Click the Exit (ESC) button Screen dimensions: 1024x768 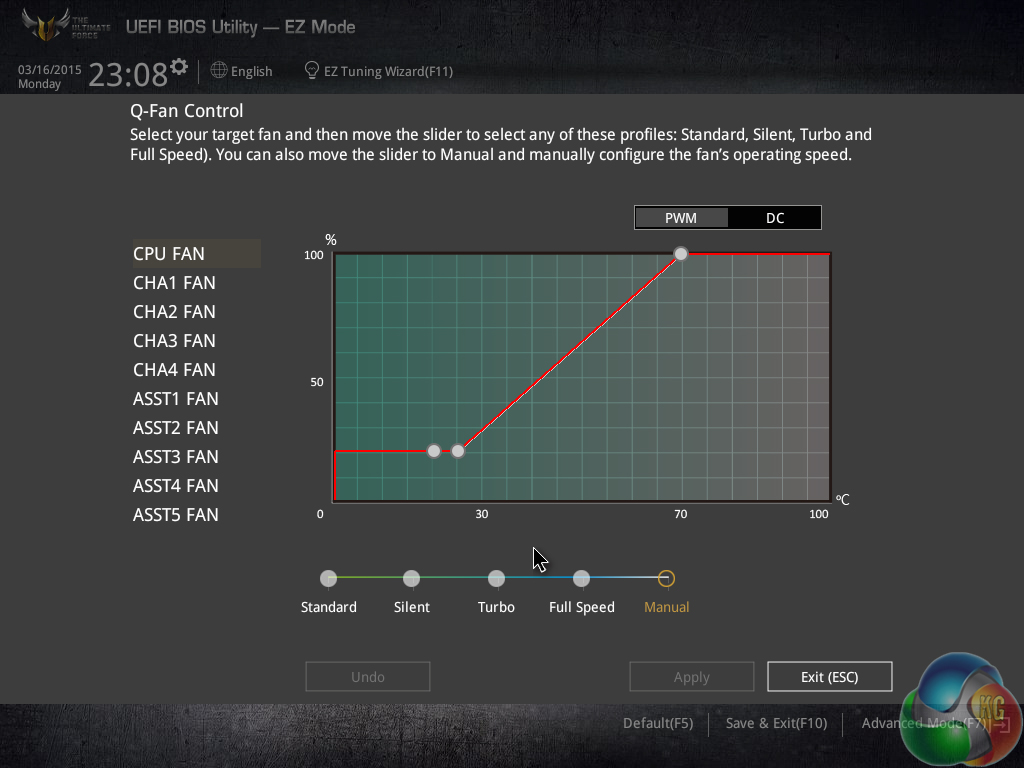coord(829,677)
